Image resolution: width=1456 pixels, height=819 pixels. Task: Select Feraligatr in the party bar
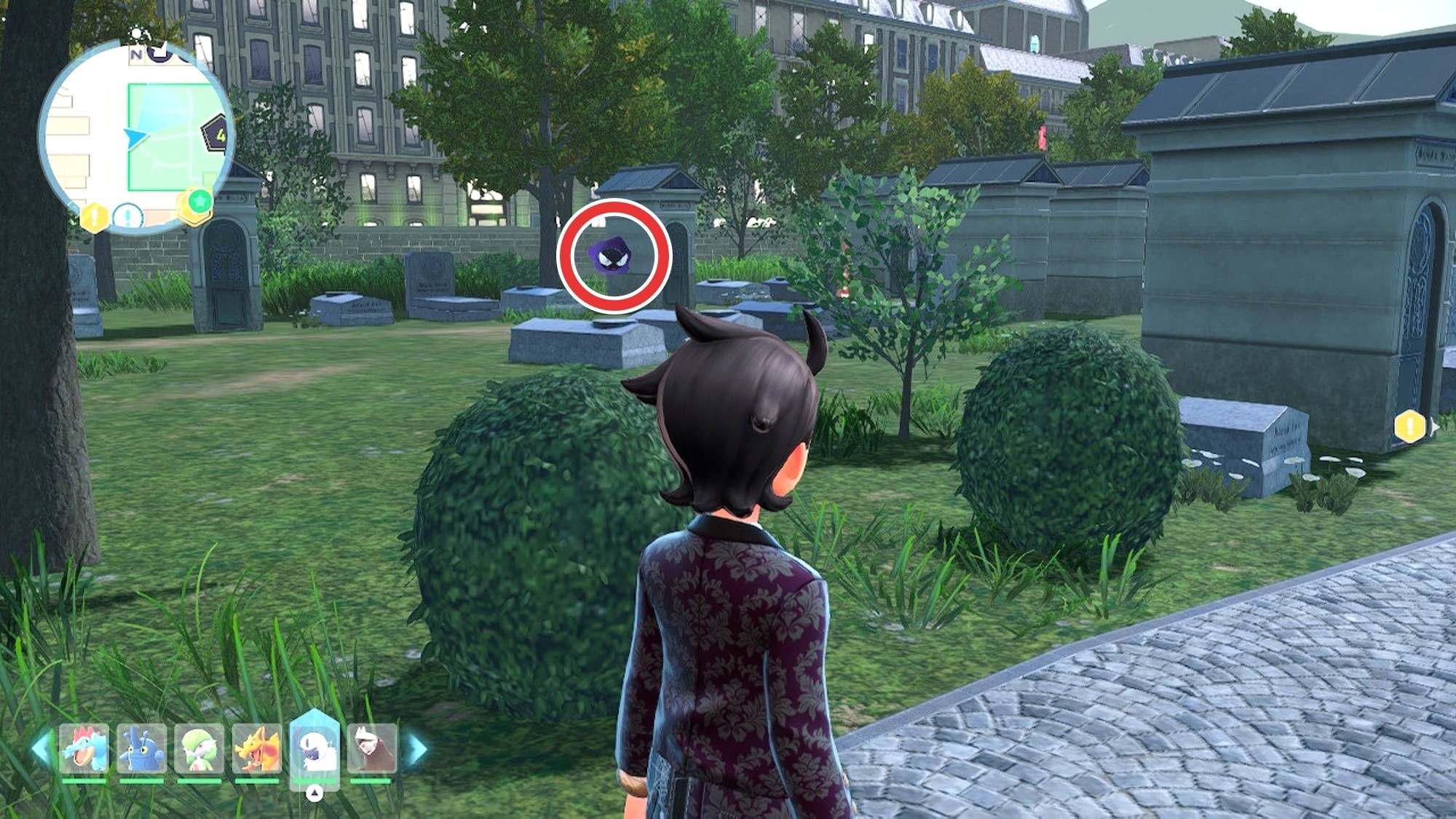point(84,748)
